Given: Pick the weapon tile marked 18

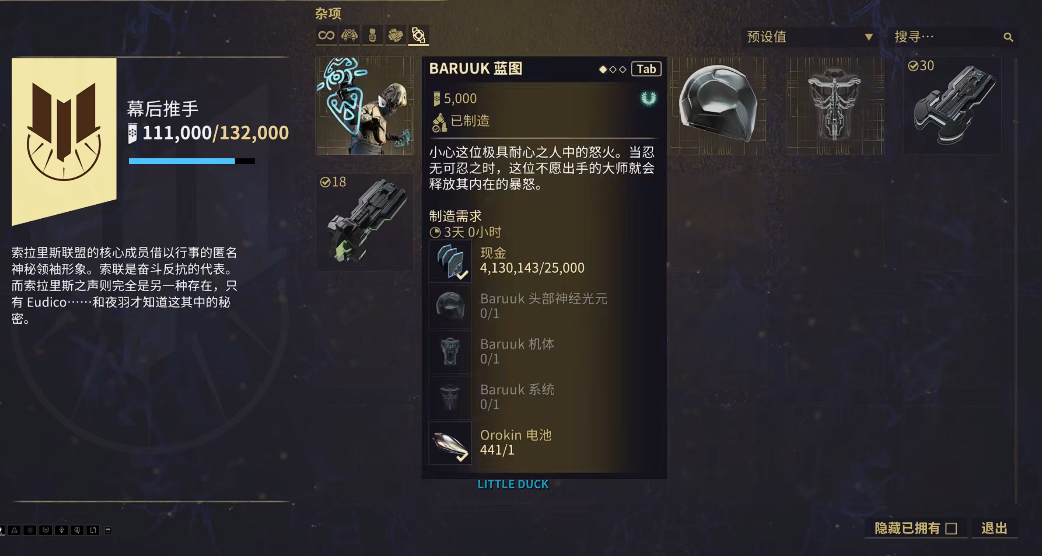Looking at the screenshot, I should click(365, 222).
